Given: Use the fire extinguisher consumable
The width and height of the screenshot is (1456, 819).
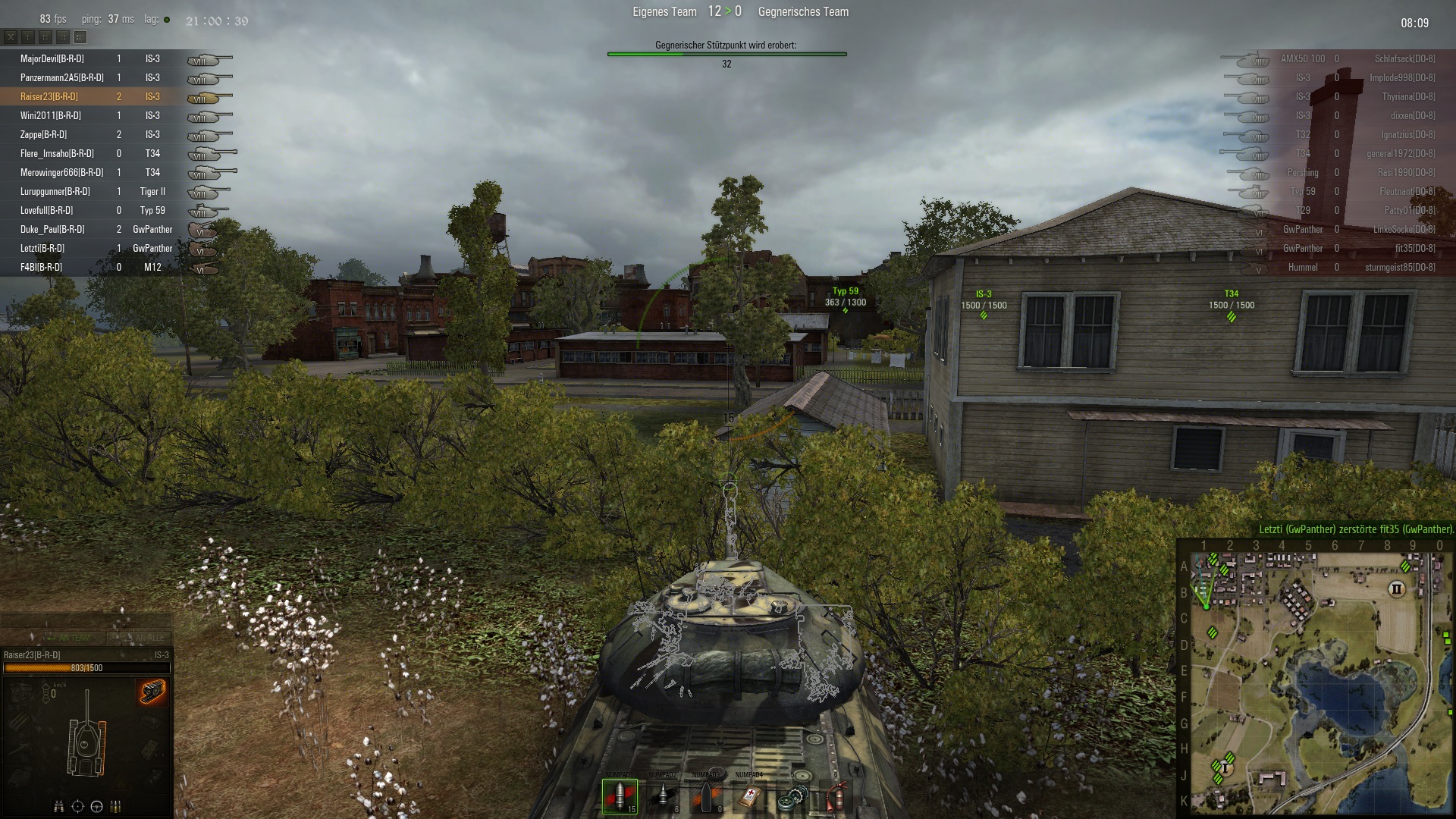Looking at the screenshot, I should [836, 796].
